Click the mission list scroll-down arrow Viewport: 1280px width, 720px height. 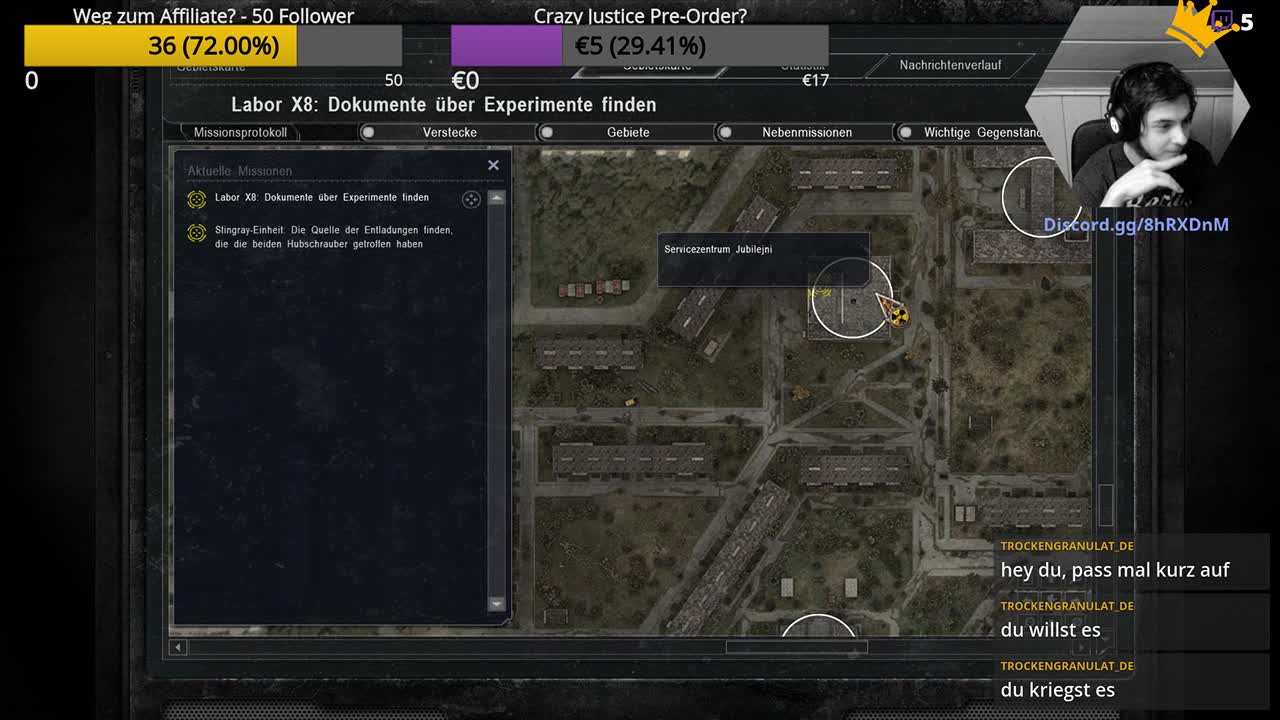click(496, 603)
